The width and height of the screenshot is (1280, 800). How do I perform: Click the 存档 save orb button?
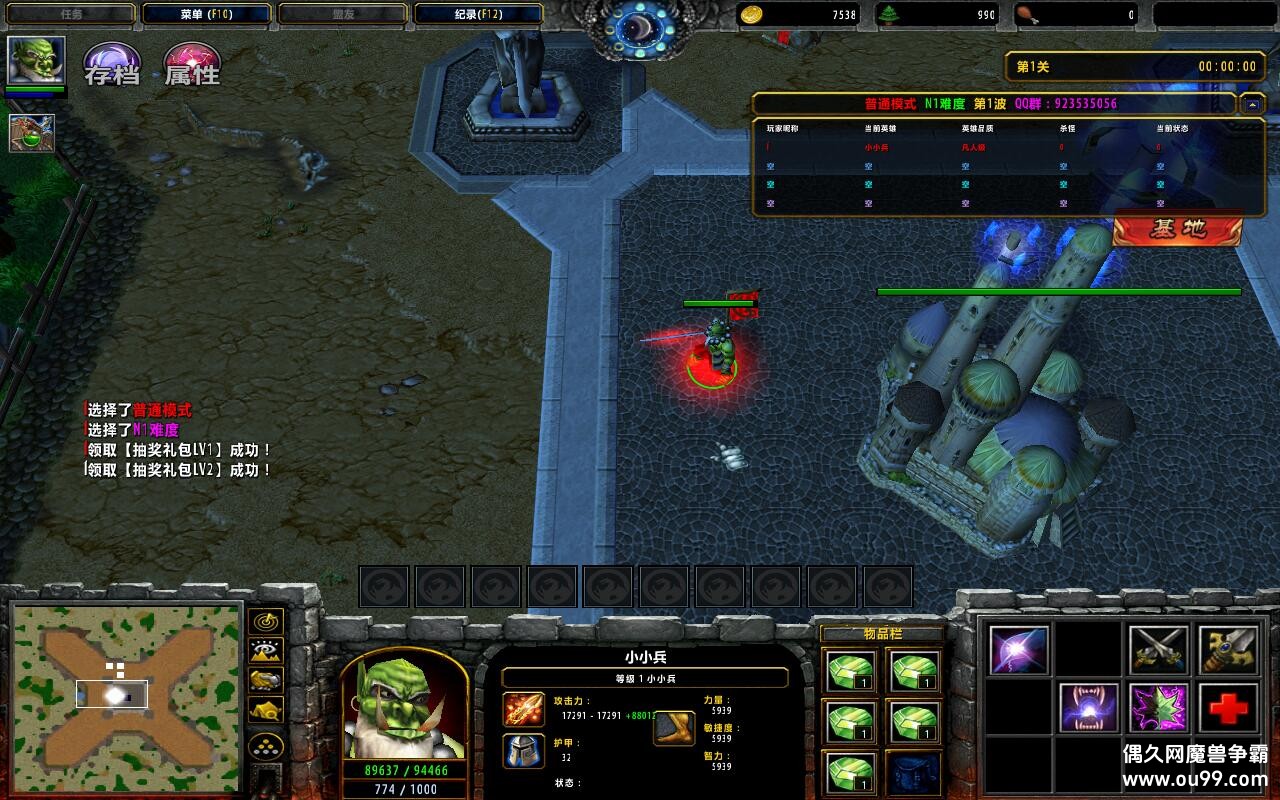tap(111, 64)
